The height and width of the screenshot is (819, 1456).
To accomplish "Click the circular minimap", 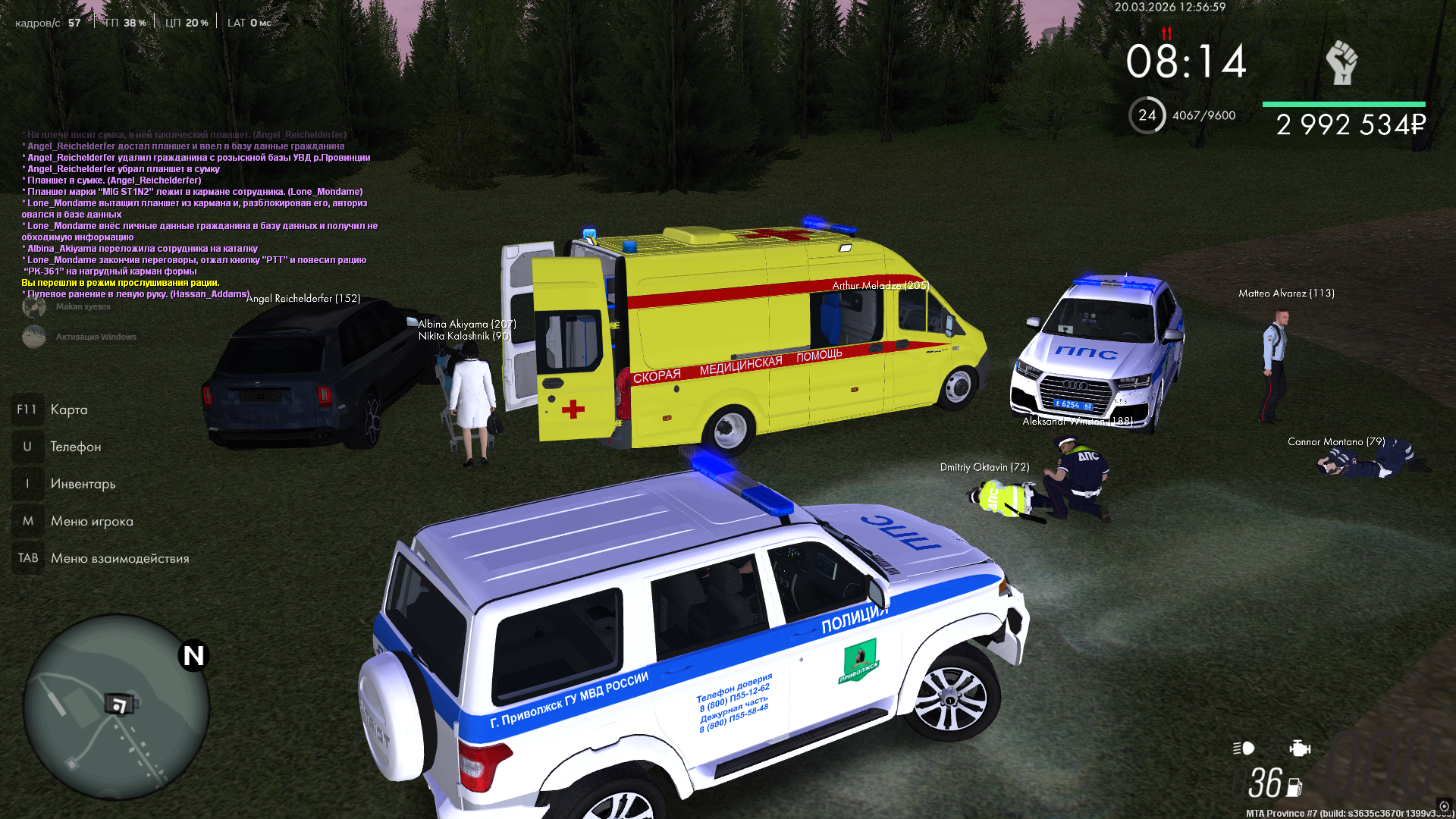I will 115,707.
